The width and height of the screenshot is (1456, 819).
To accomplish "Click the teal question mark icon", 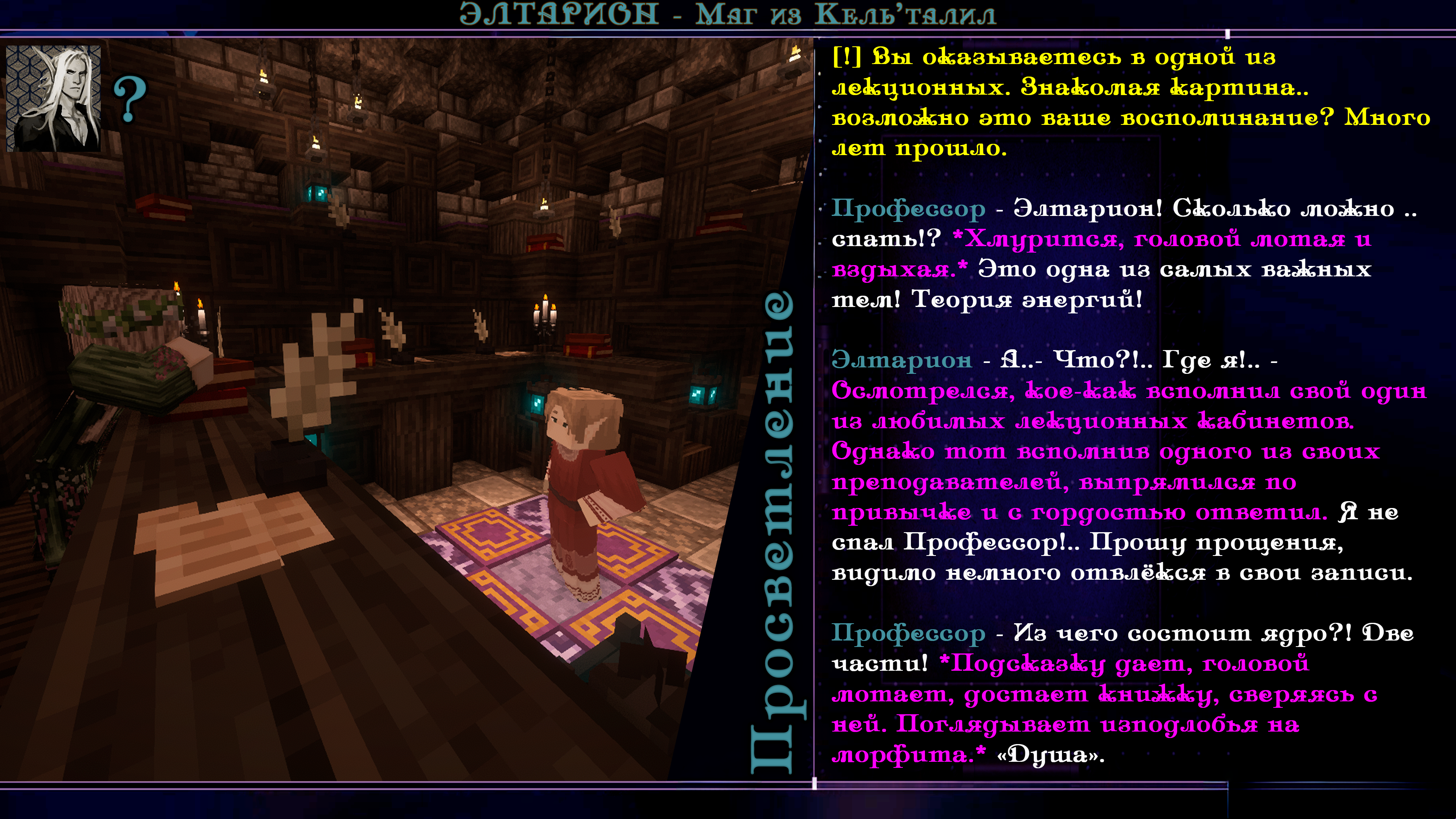I will [x=129, y=100].
